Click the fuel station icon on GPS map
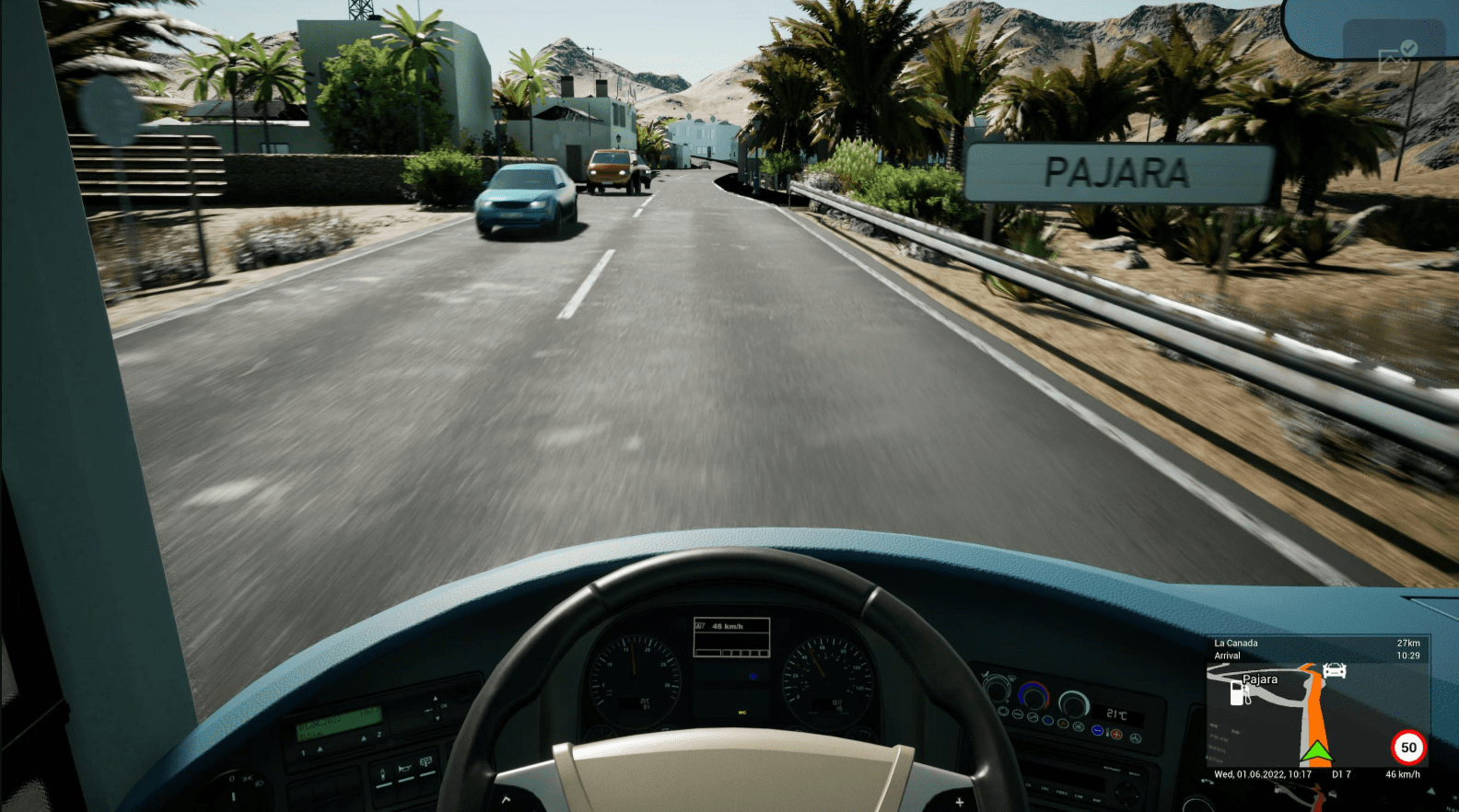Viewport: 1459px width, 812px height. pos(1240,693)
